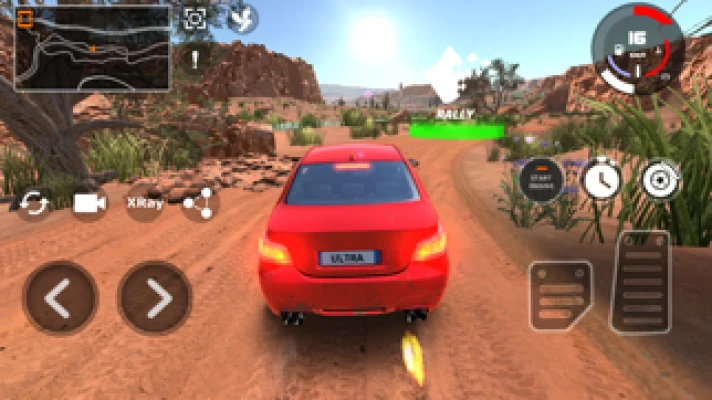Image resolution: width=712 pixels, height=400 pixels.
Task: Hit the brake pedal
Action: [x=560, y=296]
